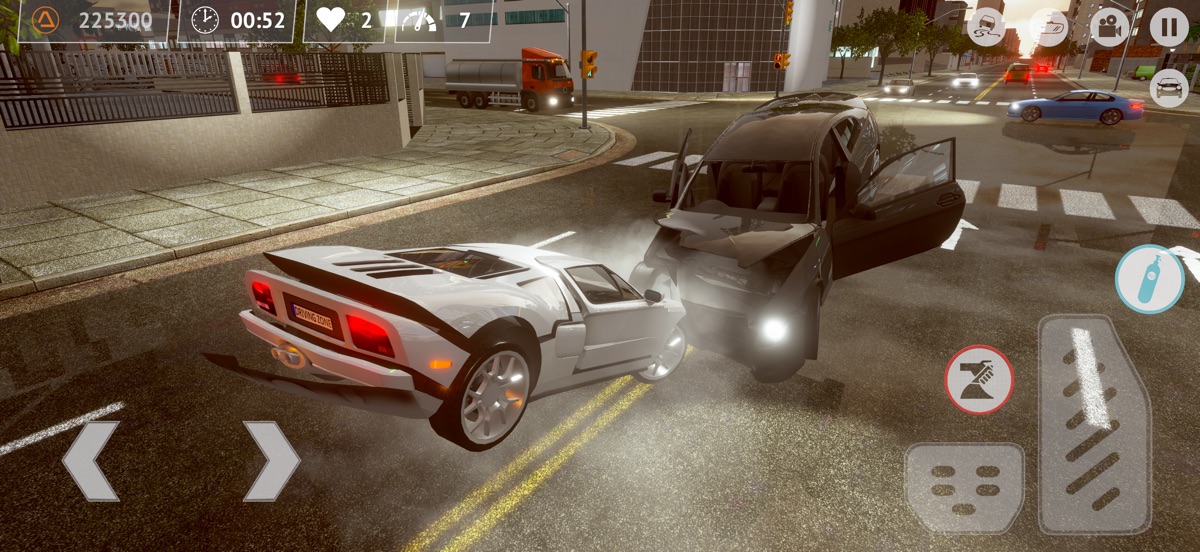Pause the game

point(1168,27)
